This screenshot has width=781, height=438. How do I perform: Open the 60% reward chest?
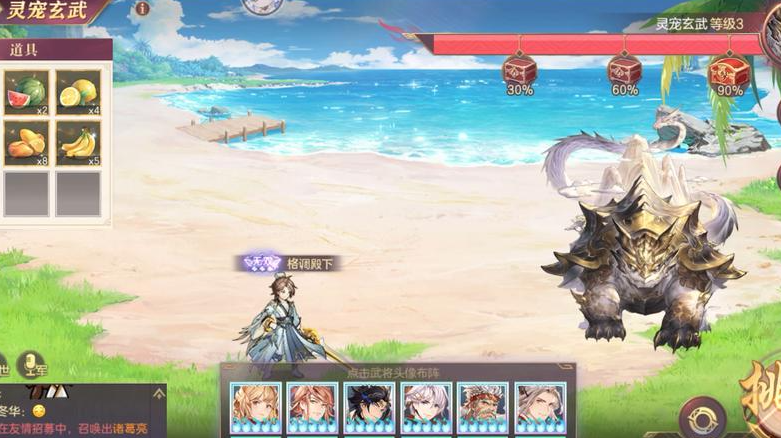pos(624,70)
